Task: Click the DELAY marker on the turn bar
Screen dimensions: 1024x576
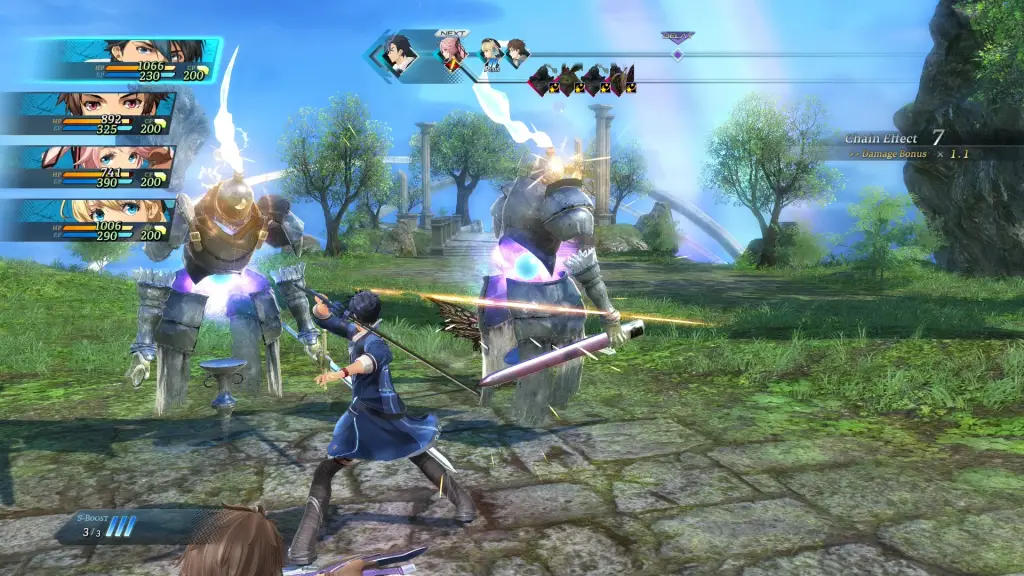Action: click(677, 46)
